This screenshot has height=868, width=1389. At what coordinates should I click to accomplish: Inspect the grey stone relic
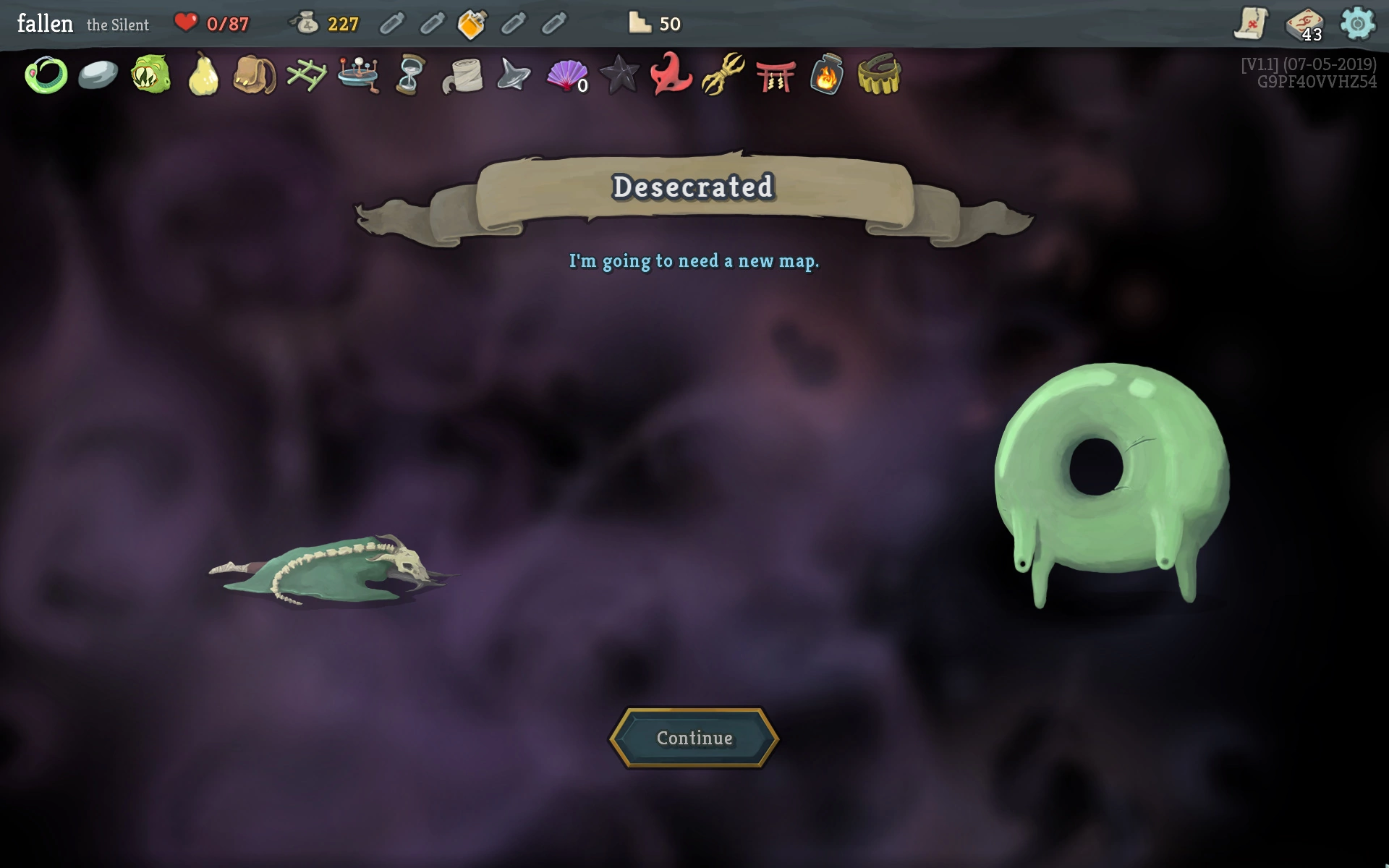tap(98, 75)
